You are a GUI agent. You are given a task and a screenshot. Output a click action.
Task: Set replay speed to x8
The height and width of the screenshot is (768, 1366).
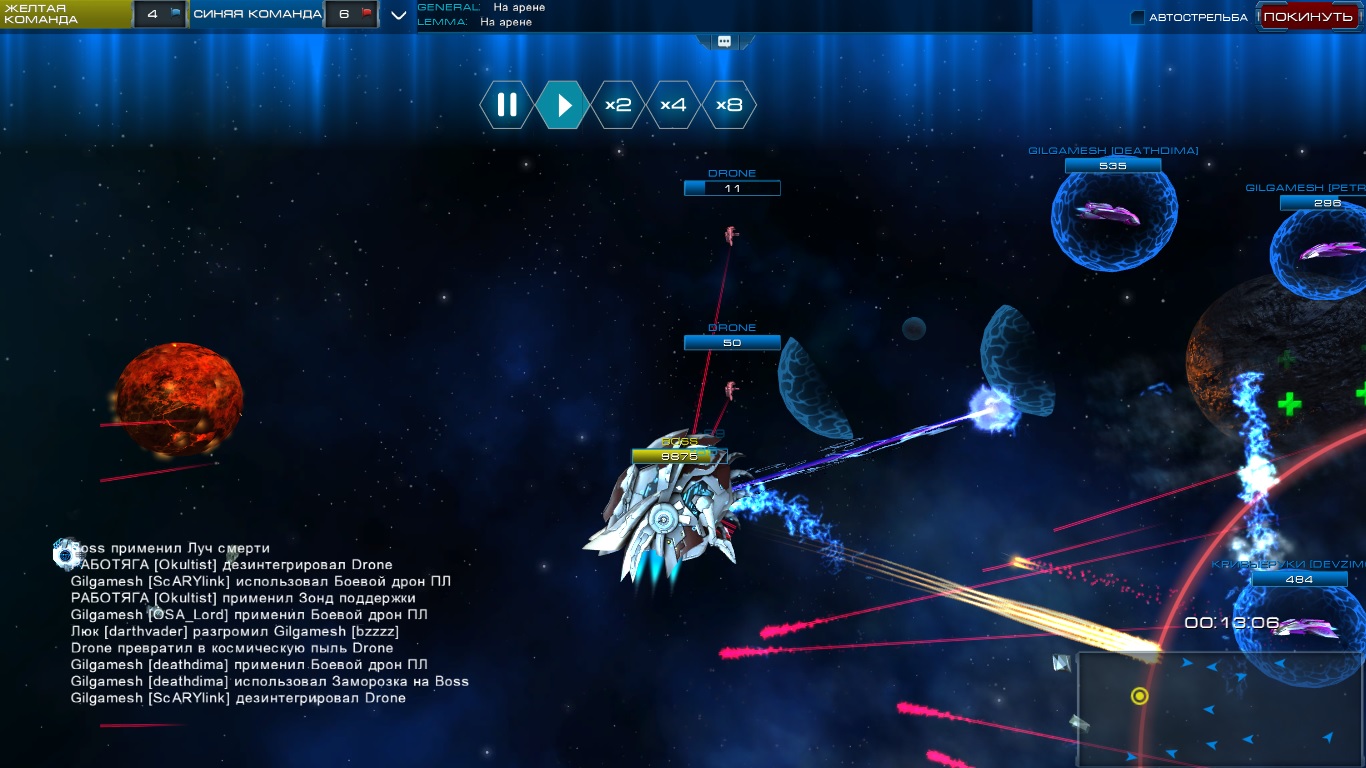tap(729, 105)
